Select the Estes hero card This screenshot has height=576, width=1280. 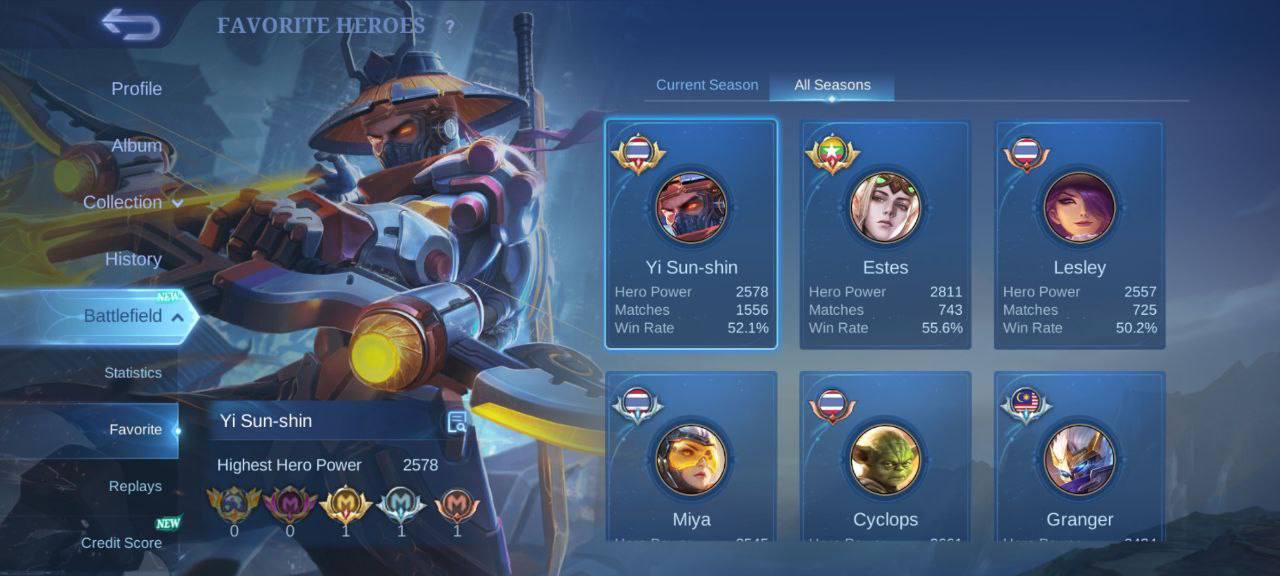coord(885,234)
